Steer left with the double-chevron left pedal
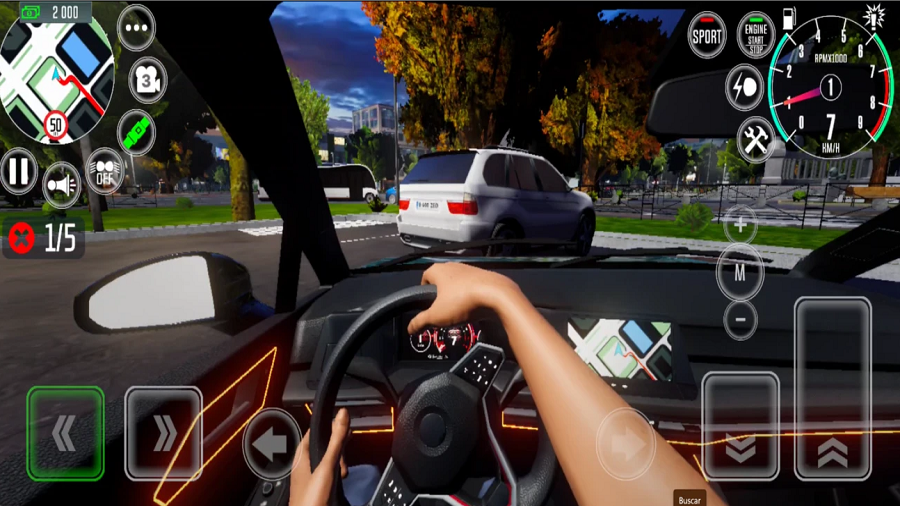Screen dimensions: 900x506 [x=65, y=433]
